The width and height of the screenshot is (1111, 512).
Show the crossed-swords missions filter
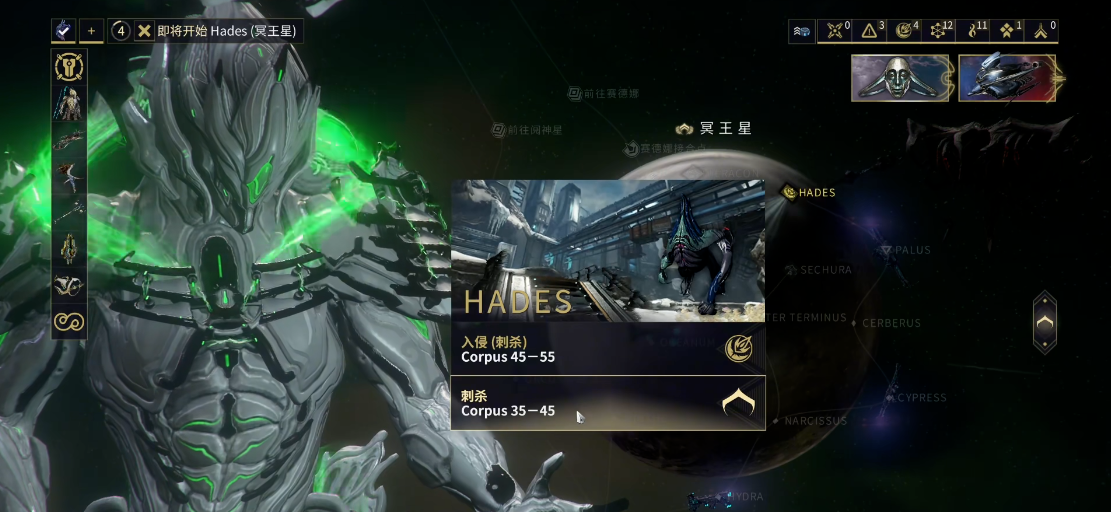click(834, 31)
